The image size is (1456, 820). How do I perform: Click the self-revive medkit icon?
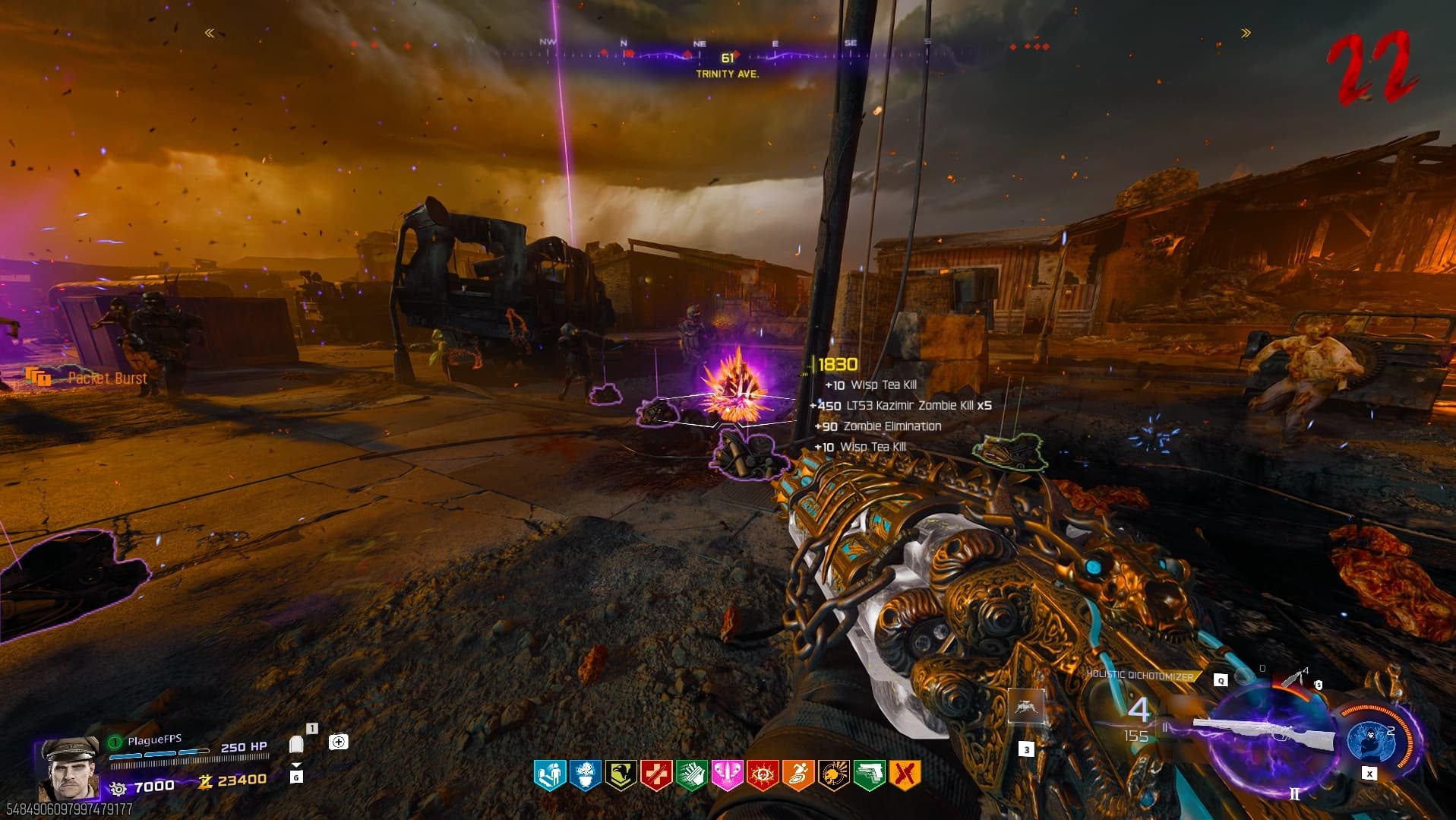pos(339,742)
